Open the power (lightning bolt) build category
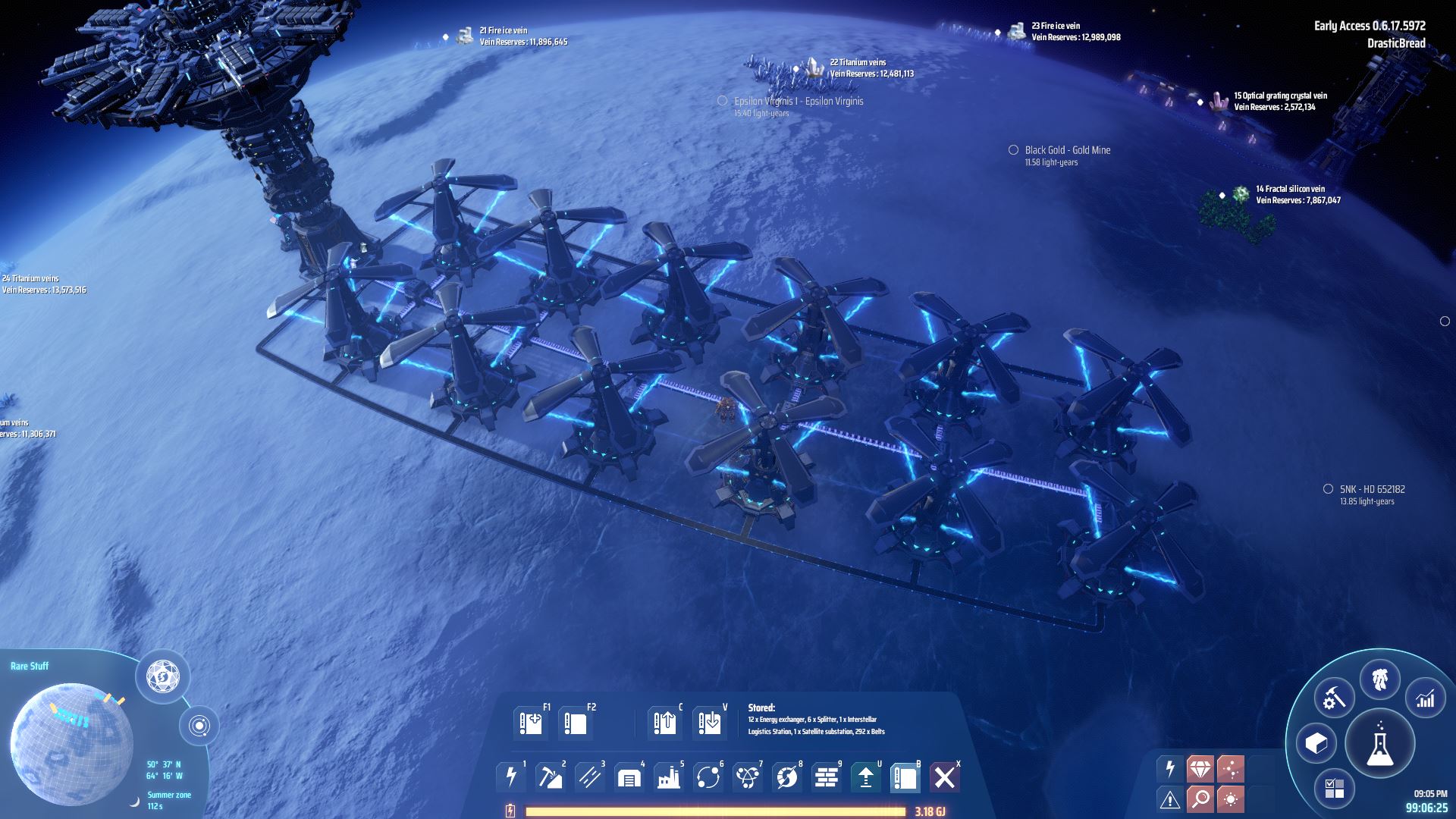This screenshot has height=819, width=1456. point(511,777)
